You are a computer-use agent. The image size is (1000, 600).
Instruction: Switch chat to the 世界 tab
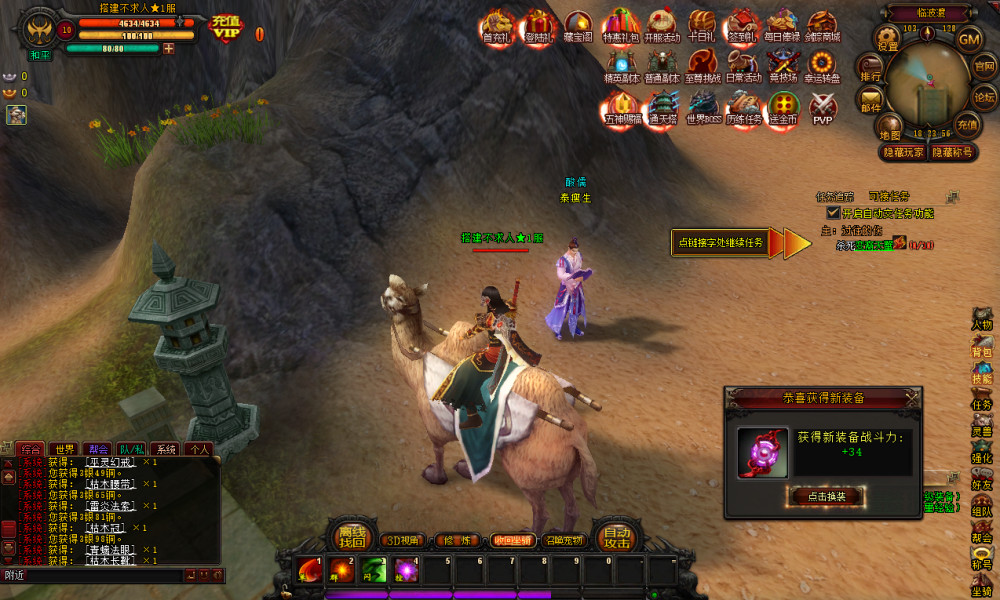pyautogui.click(x=66, y=449)
